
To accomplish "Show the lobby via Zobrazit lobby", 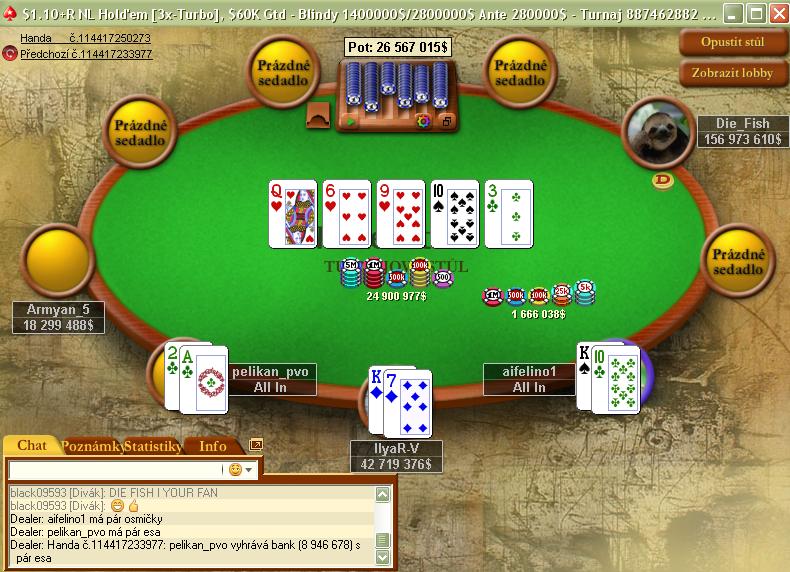I will click(x=734, y=73).
